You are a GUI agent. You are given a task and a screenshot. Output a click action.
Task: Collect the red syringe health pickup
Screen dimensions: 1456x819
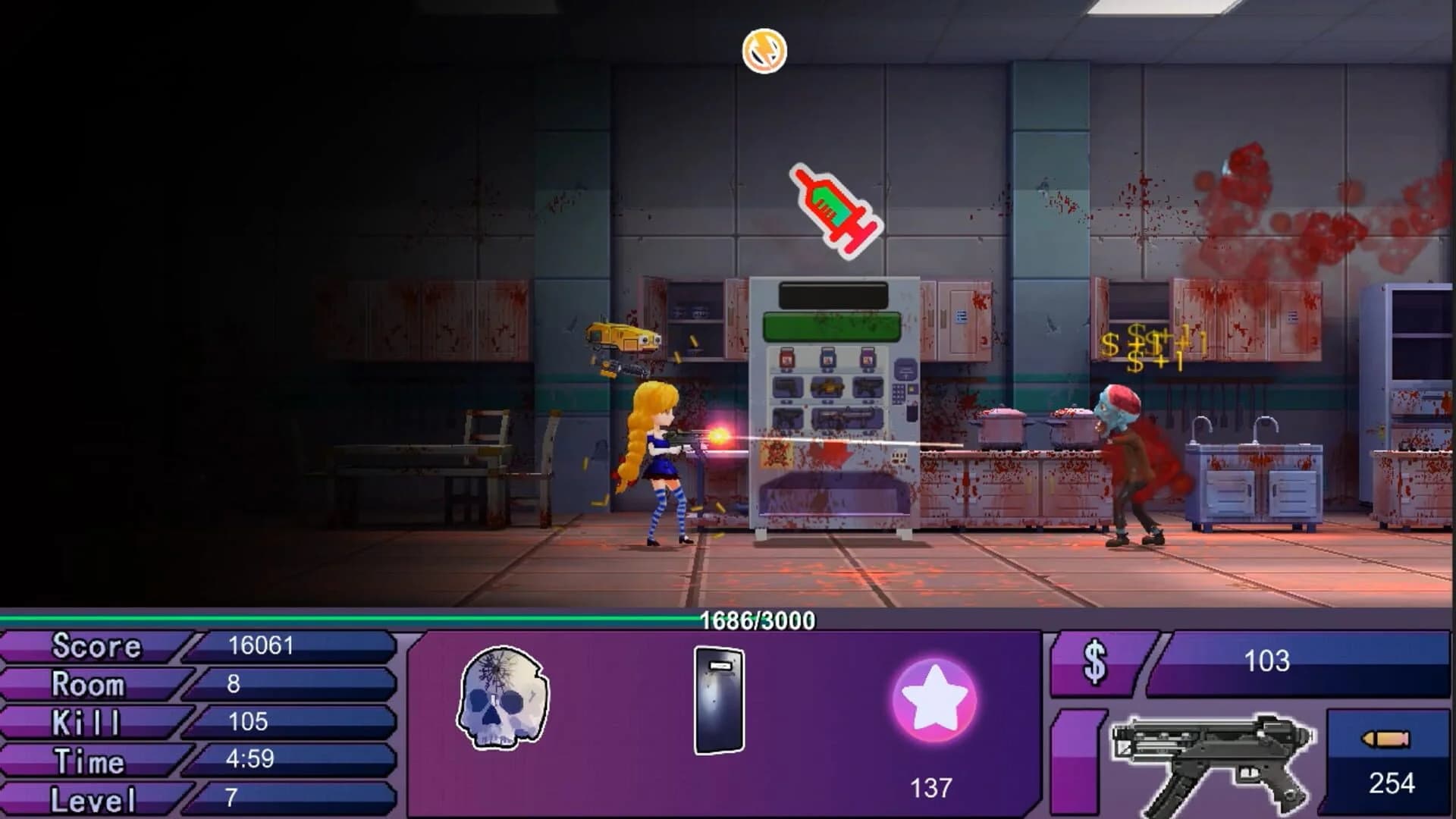833,209
